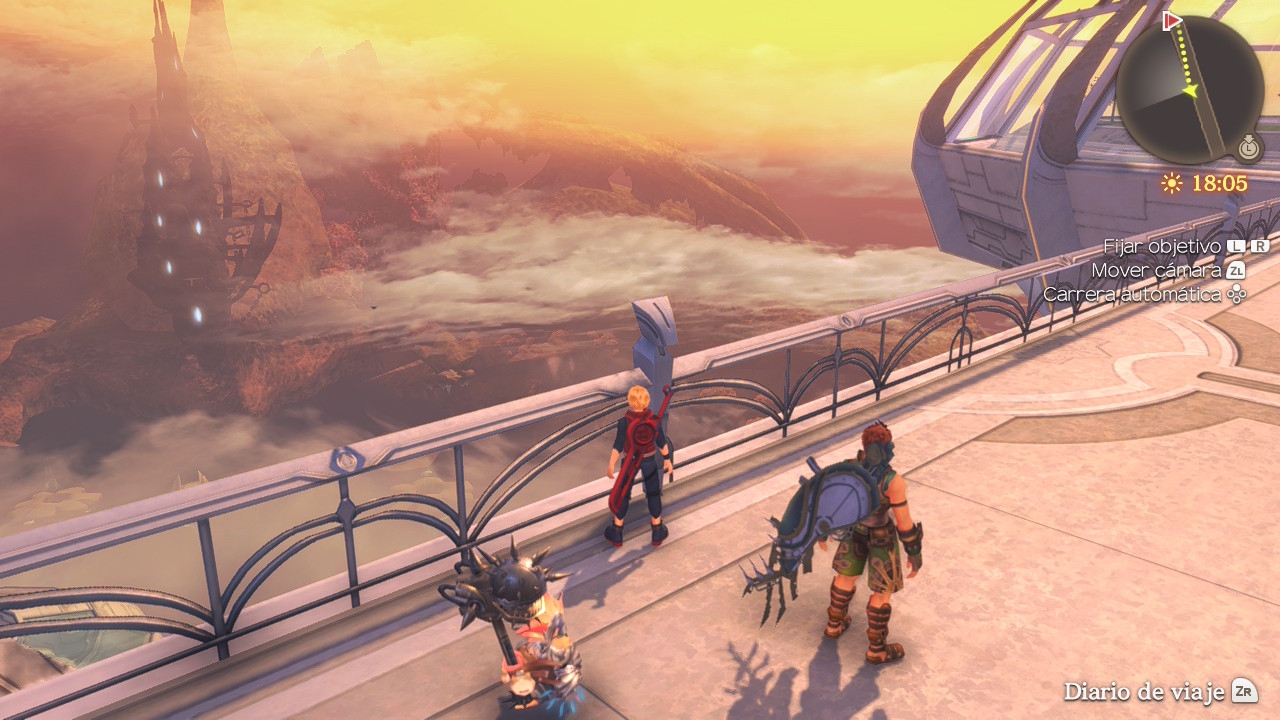Select the red flag destination marker
The image size is (1280, 720).
click(x=1172, y=21)
